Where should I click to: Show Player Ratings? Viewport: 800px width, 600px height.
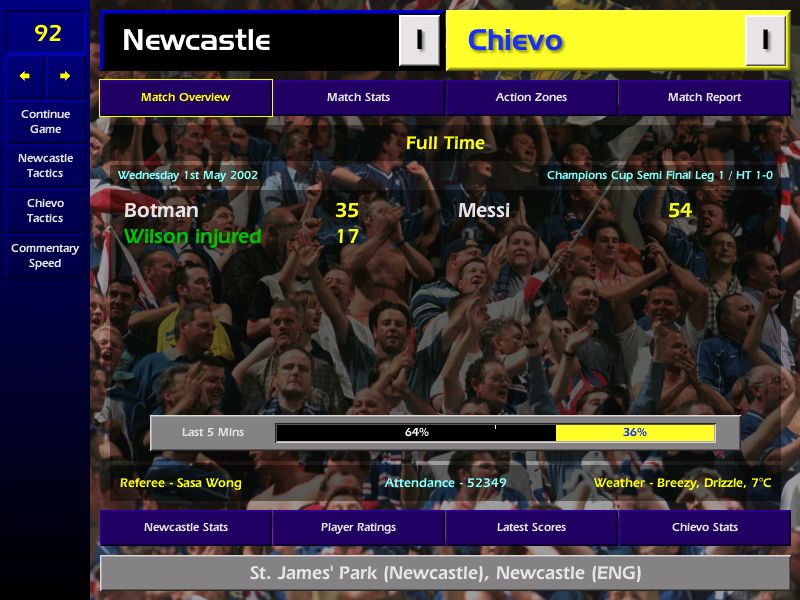(x=358, y=528)
